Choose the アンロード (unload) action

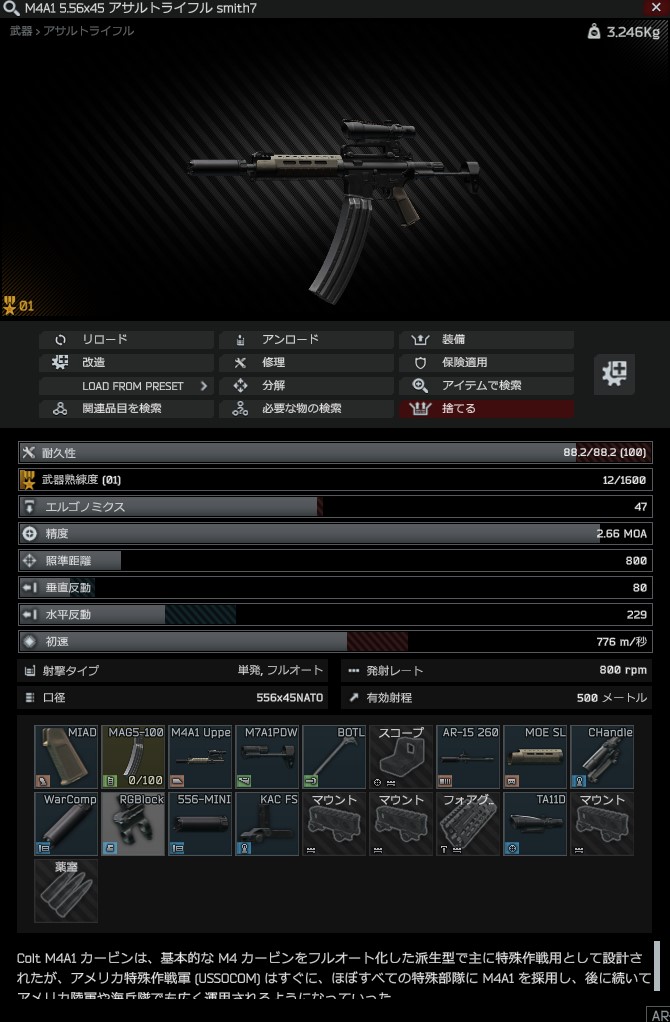coord(306,340)
